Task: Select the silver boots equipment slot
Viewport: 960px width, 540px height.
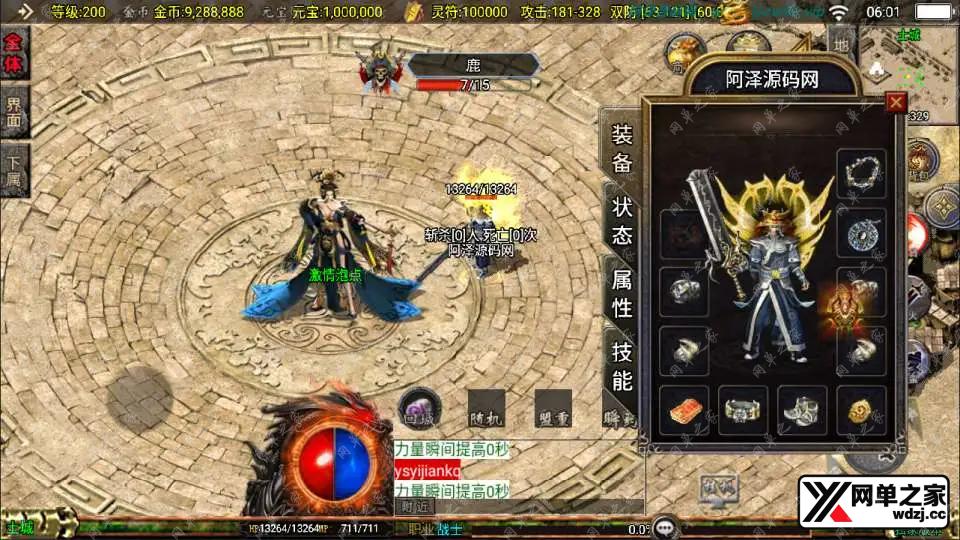Action: [x=802, y=410]
